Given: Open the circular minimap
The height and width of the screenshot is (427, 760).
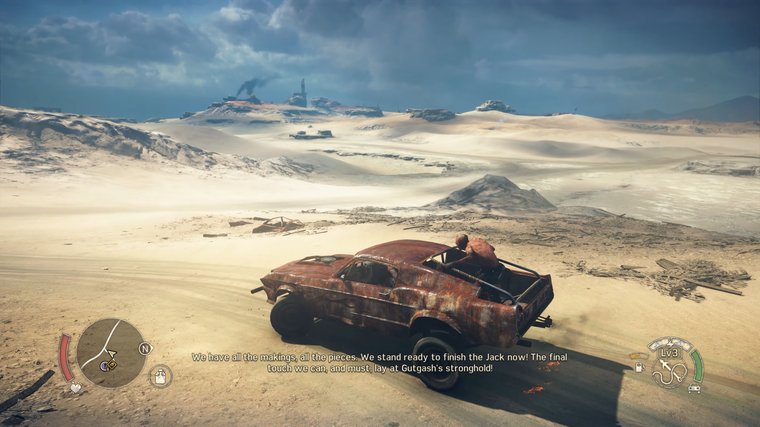Looking at the screenshot, I should [x=110, y=352].
